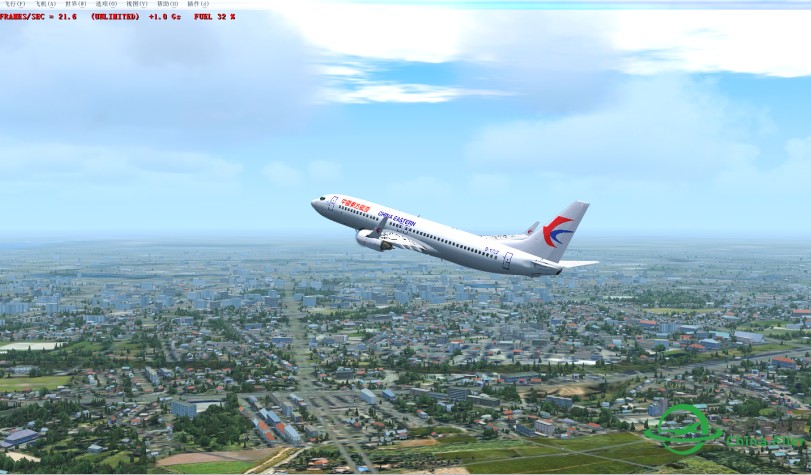
Task: Open the 飞行 (Flights) menu
Action: pyautogui.click(x=14, y=4)
